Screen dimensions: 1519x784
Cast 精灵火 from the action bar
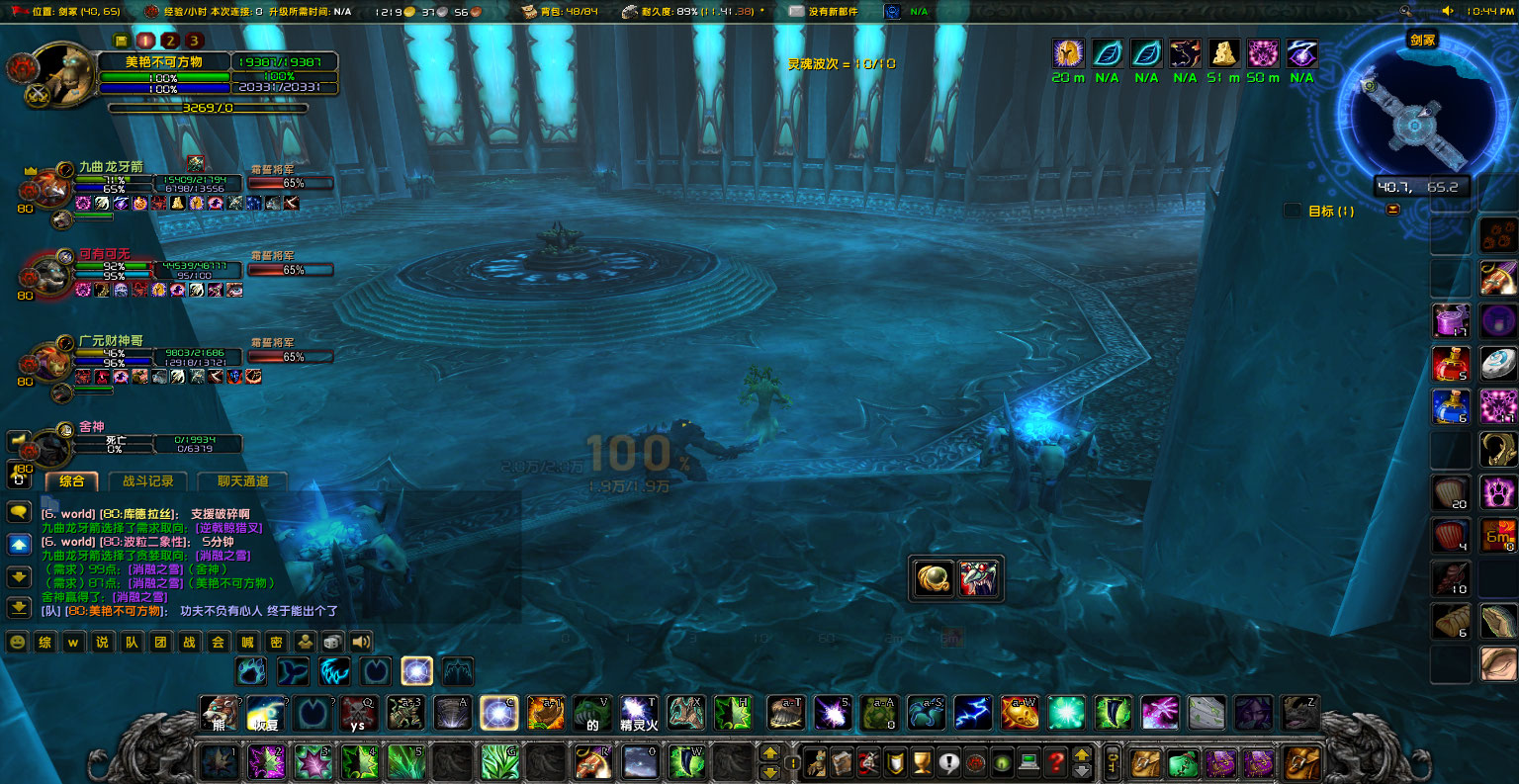(638, 713)
